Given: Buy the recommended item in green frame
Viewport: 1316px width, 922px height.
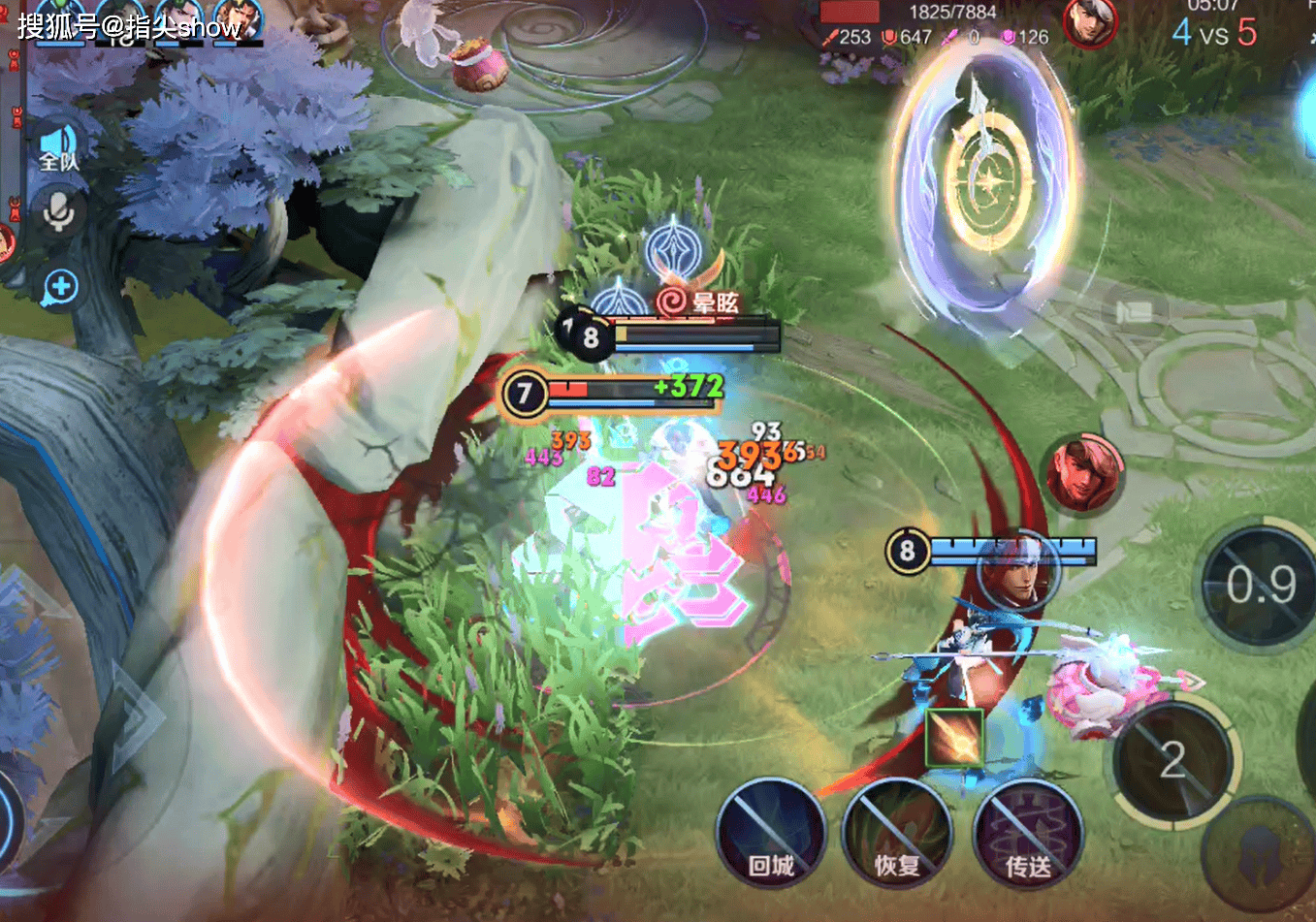Looking at the screenshot, I should pyautogui.click(x=954, y=739).
